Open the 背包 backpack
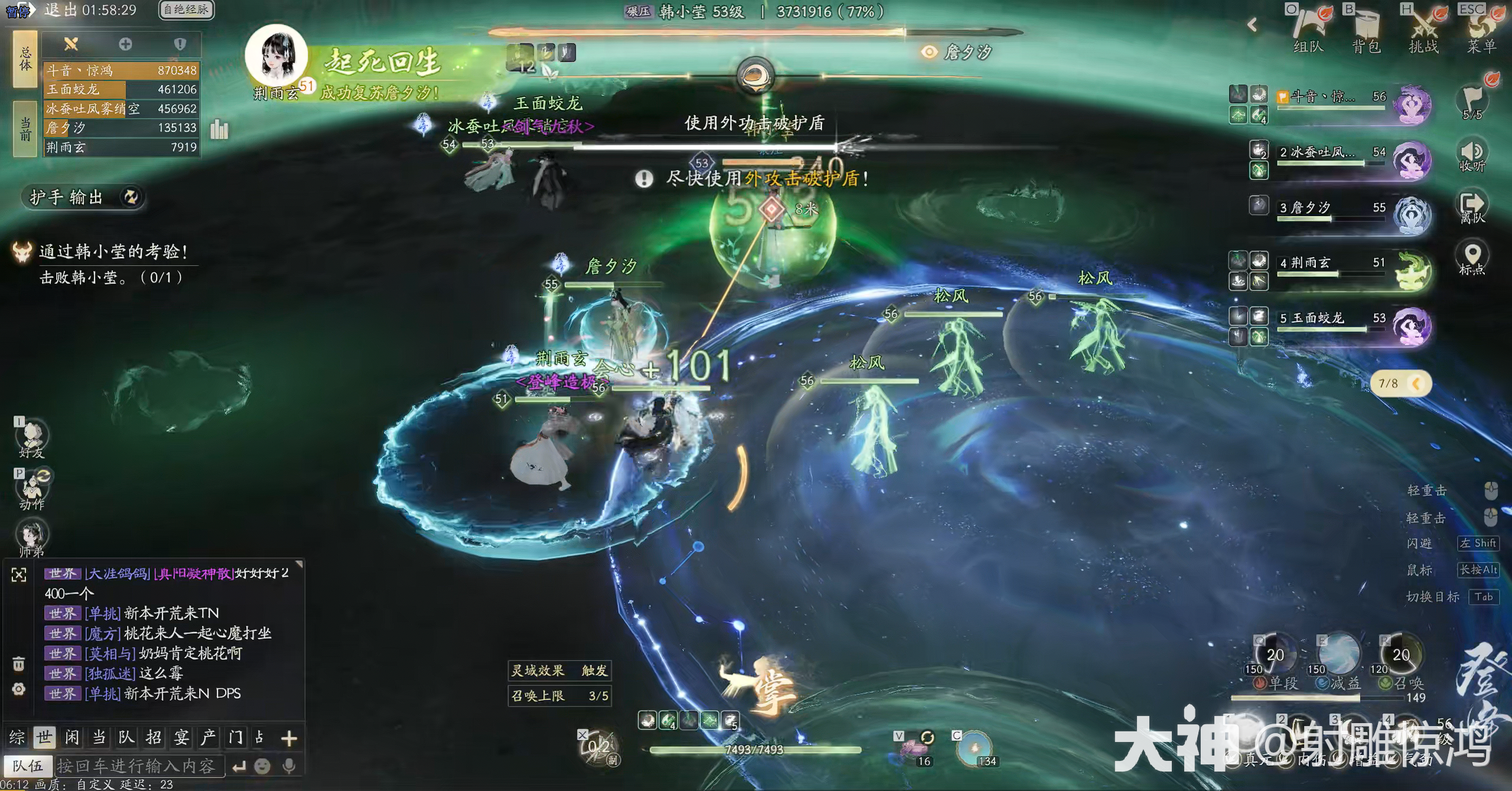The width and height of the screenshot is (1512, 791). tap(1366, 30)
